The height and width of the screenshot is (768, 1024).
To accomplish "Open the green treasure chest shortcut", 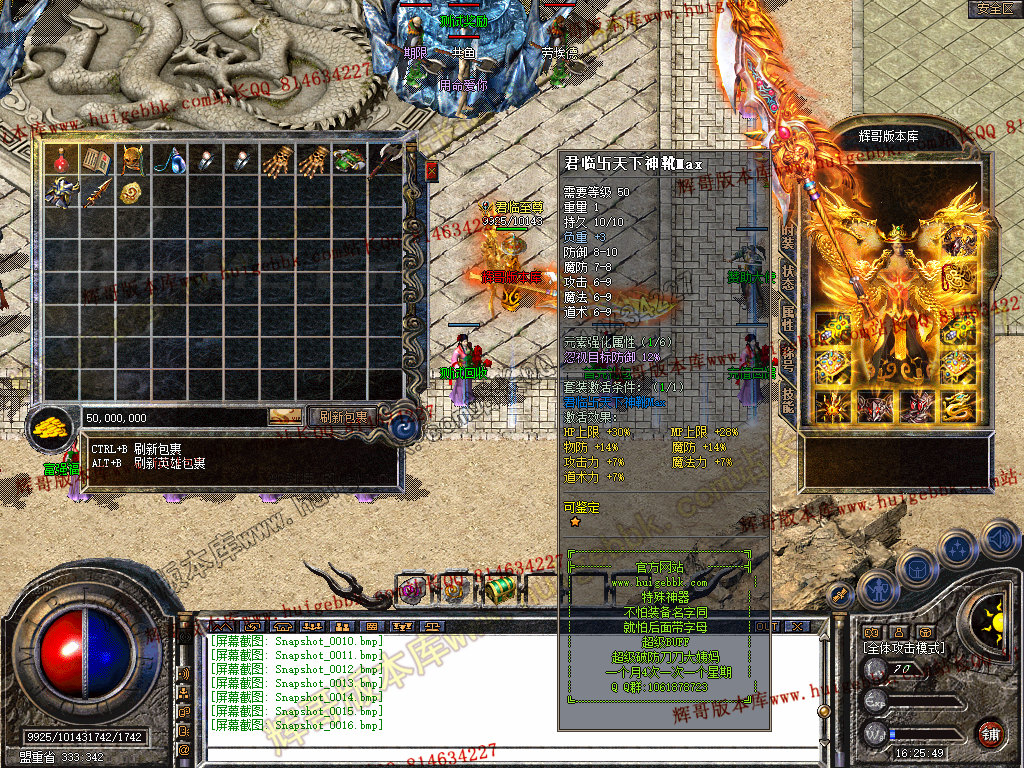I will (x=502, y=589).
